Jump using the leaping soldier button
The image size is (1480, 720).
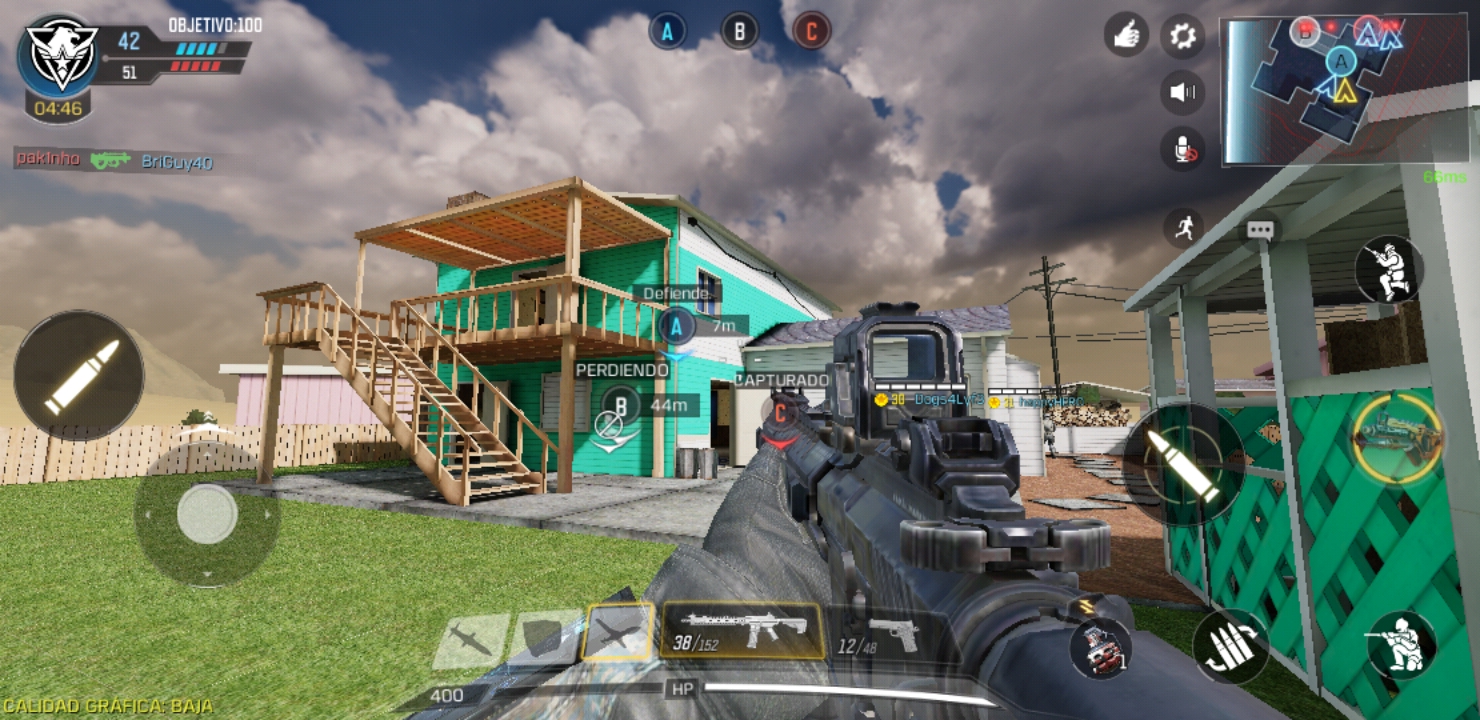point(1388,270)
